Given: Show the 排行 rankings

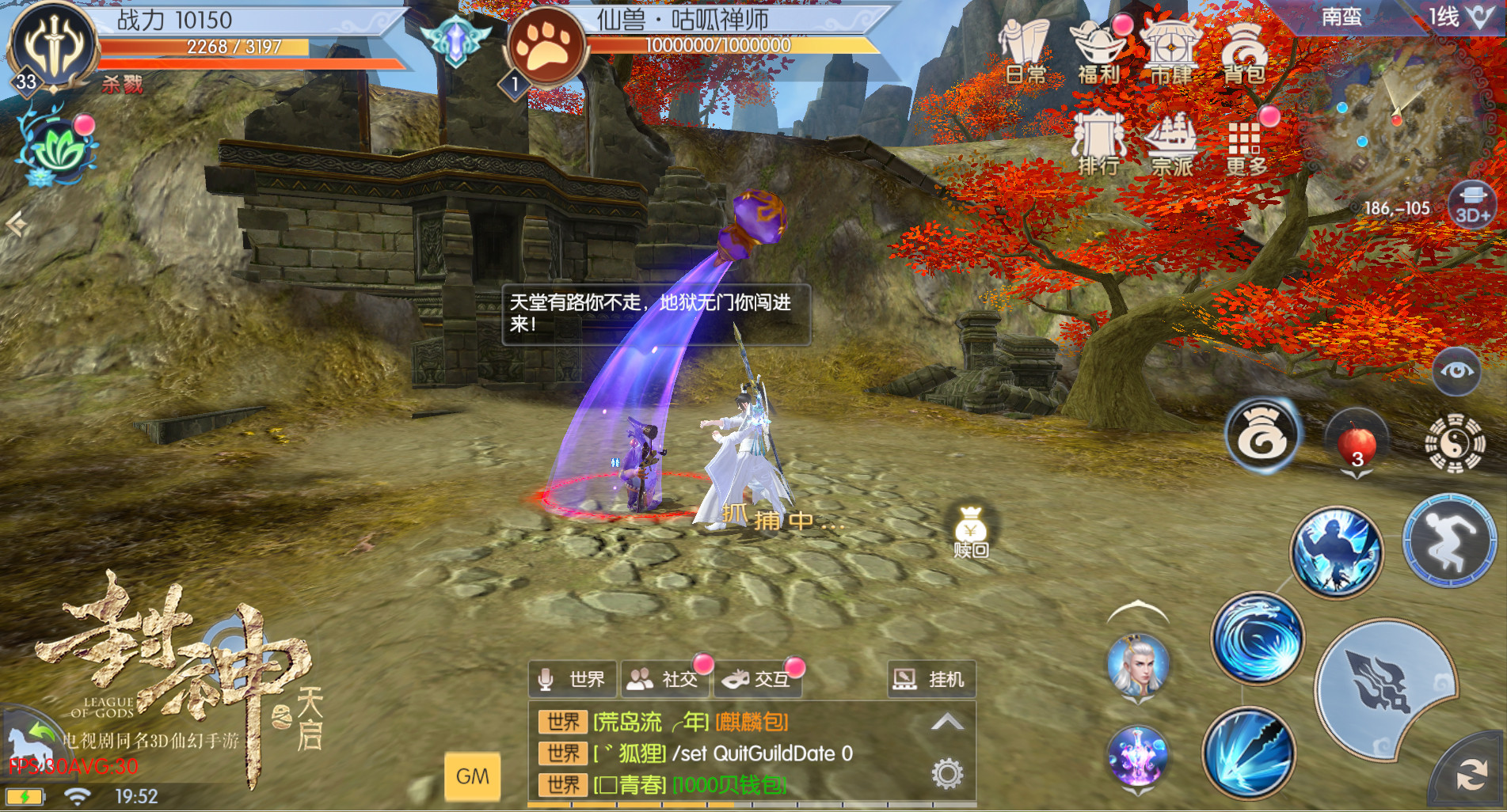Looking at the screenshot, I should [x=1098, y=143].
